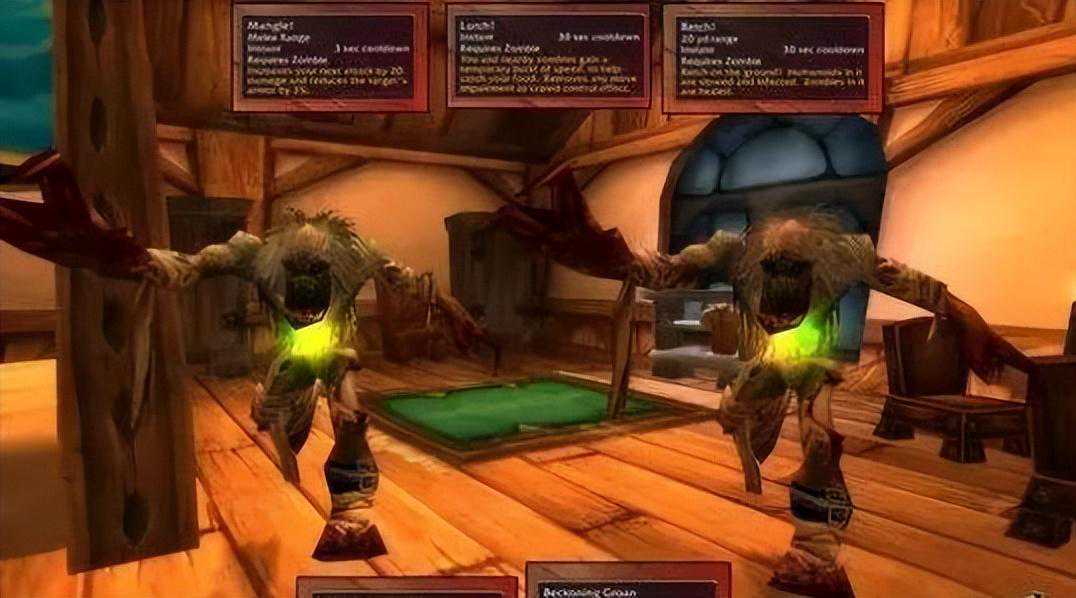Select the Mangle! ability tooltip panel
The width and height of the screenshot is (1076, 598).
pos(330,56)
